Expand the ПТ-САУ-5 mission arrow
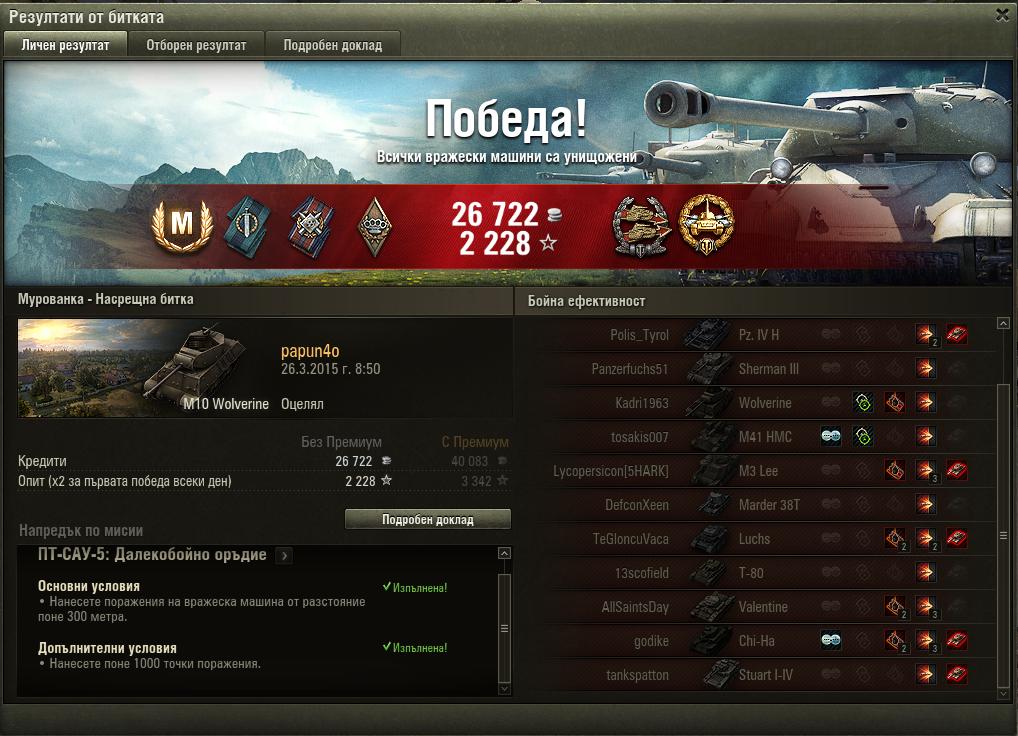Image resolution: width=1018 pixels, height=736 pixels. tap(284, 556)
